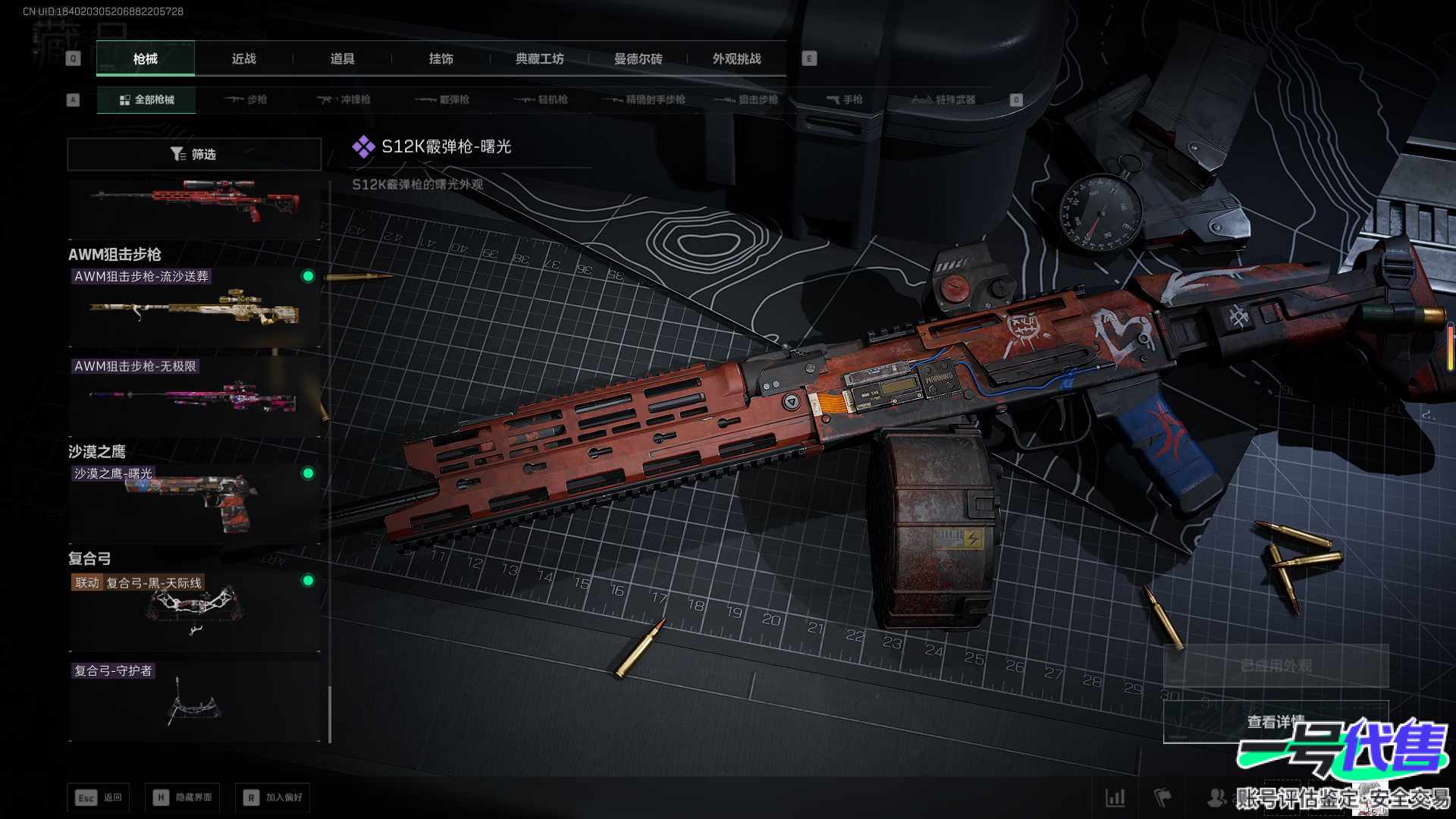Select the 手枪 pistol category
Image resolution: width=1456 pixels, height=819 pixels.
[844, 100]
